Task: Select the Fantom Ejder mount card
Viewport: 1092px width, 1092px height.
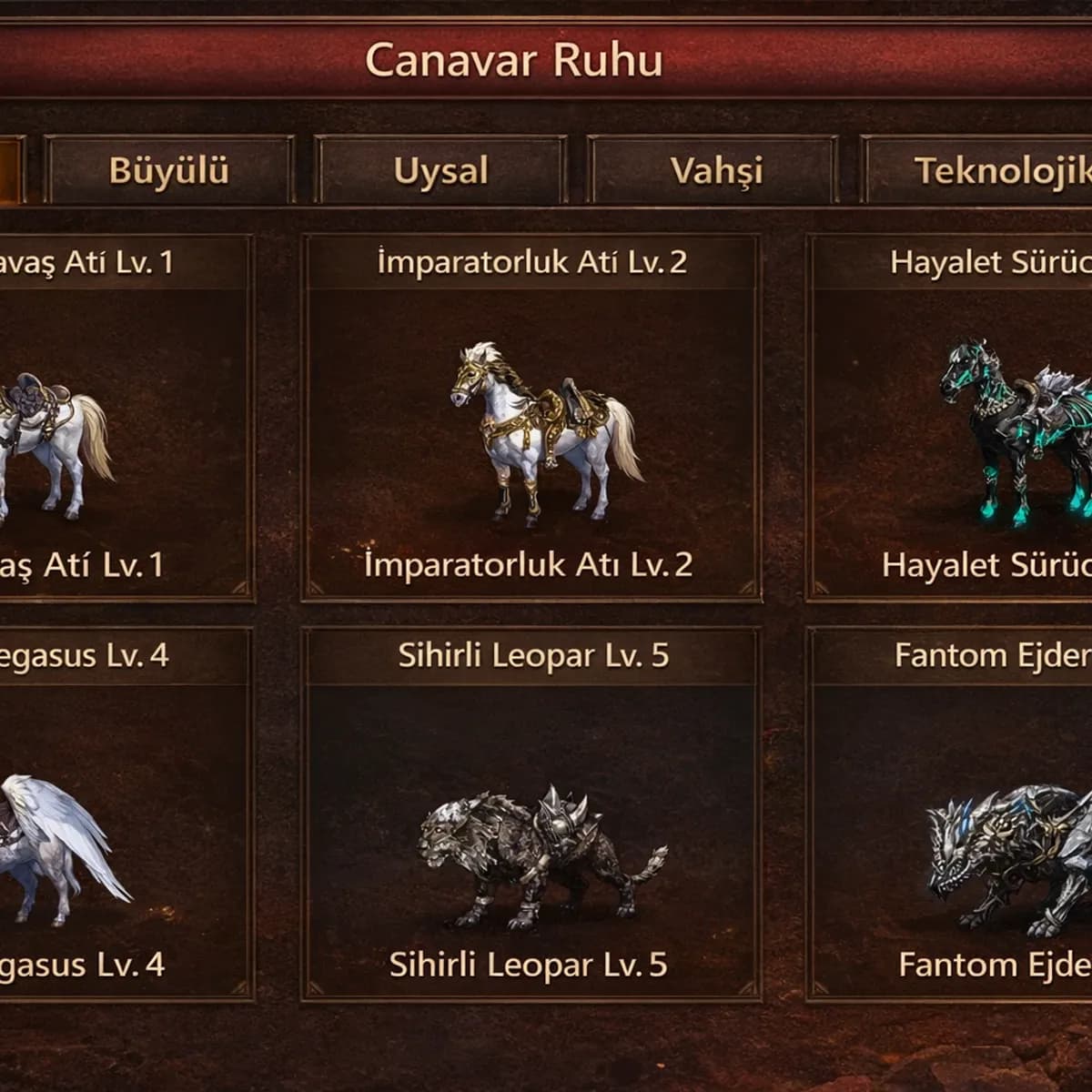Action: (x=951, y=814)
